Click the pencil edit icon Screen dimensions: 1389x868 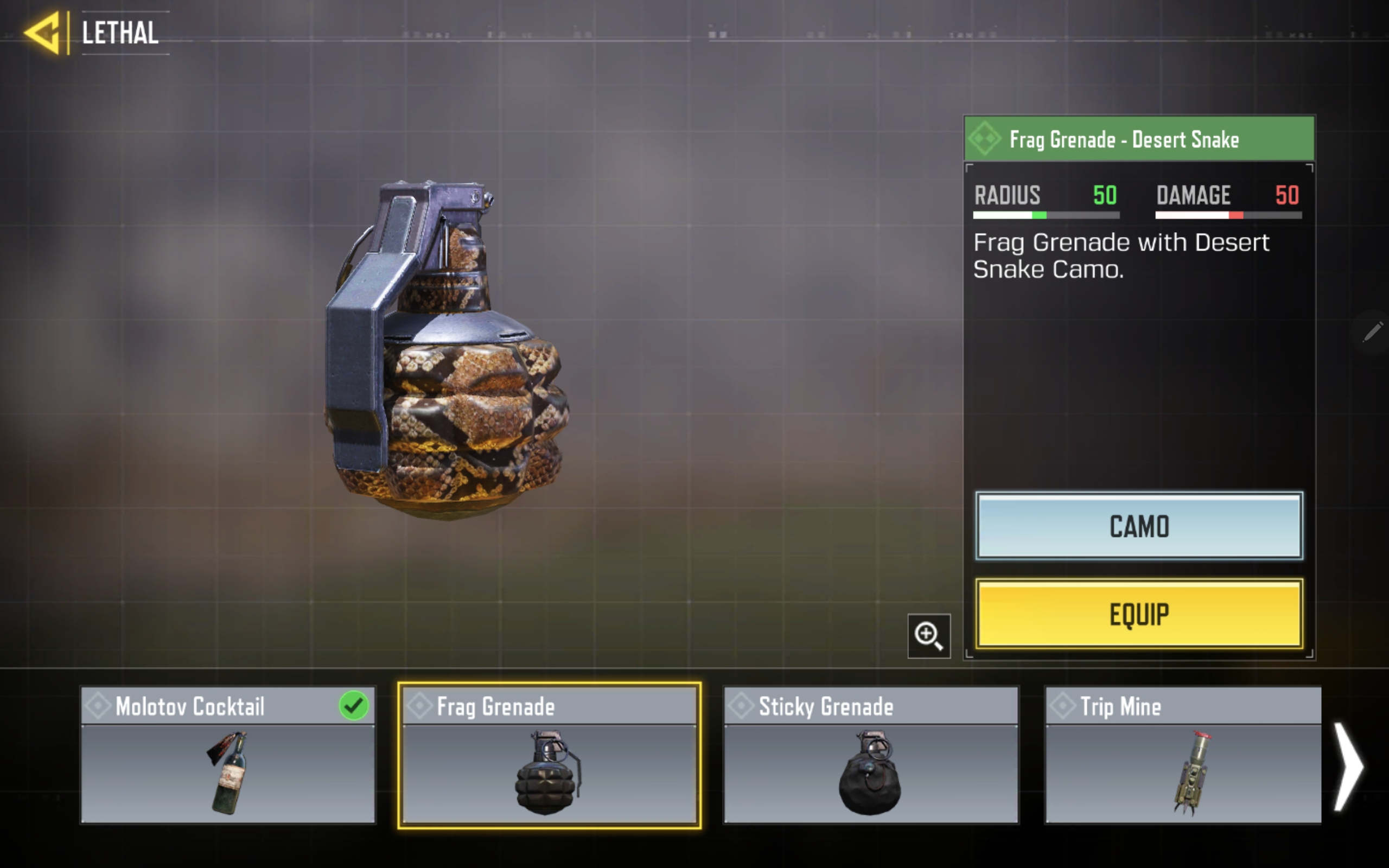click(1372, 332)
